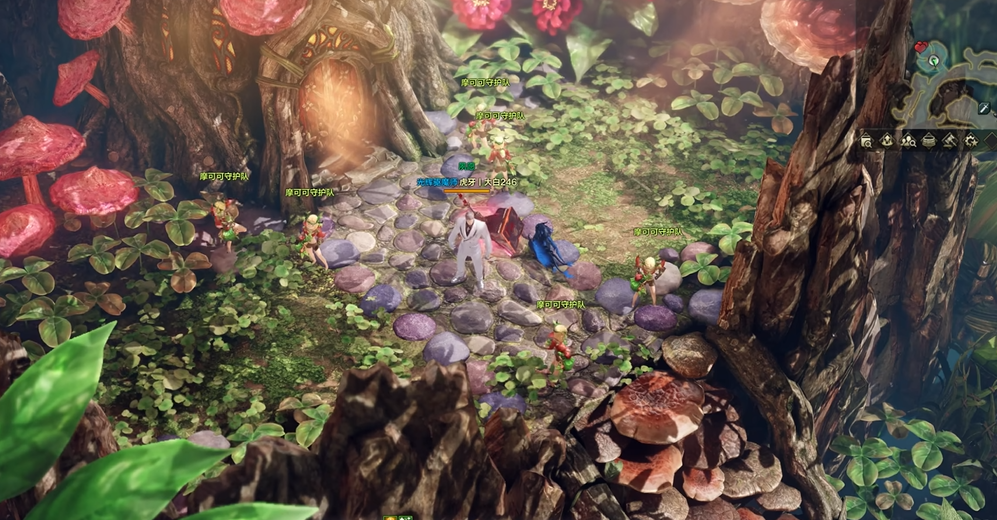This screenshot has width=997, height=520.
Task: Select the red hearts marker on minimap
Action: (921, 47)
